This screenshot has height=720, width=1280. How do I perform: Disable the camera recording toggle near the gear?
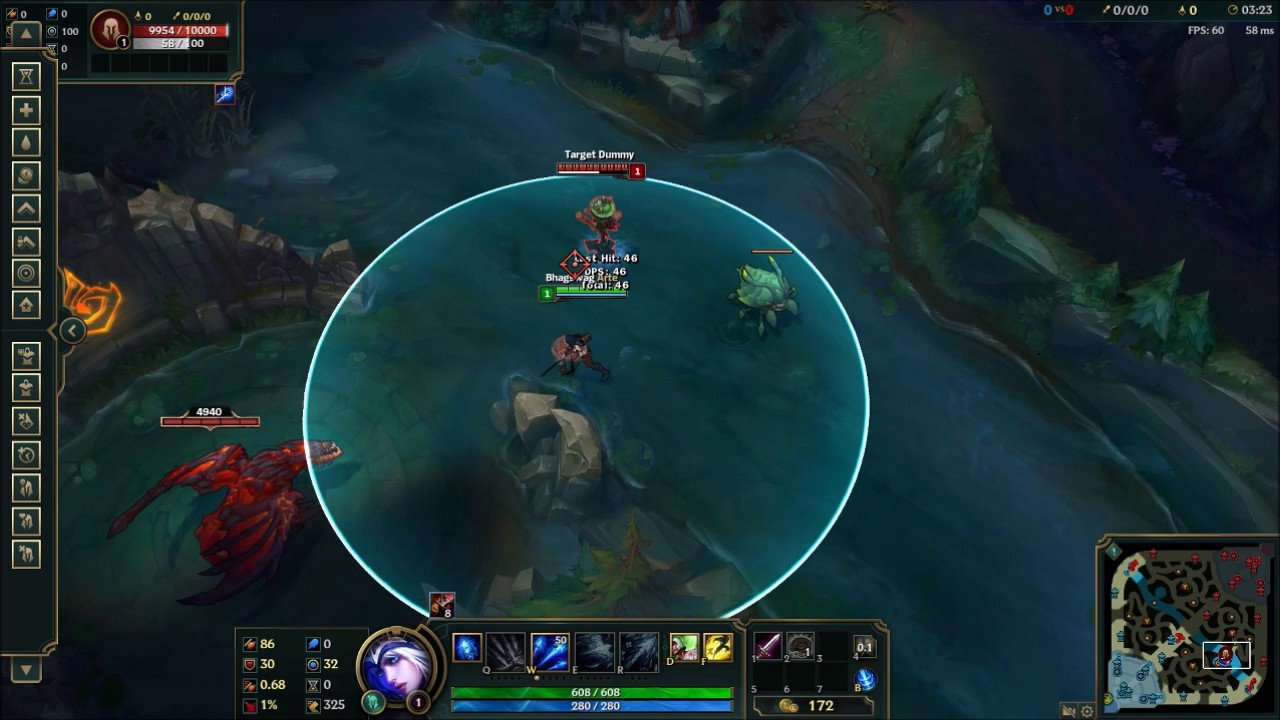[1068, 710]
